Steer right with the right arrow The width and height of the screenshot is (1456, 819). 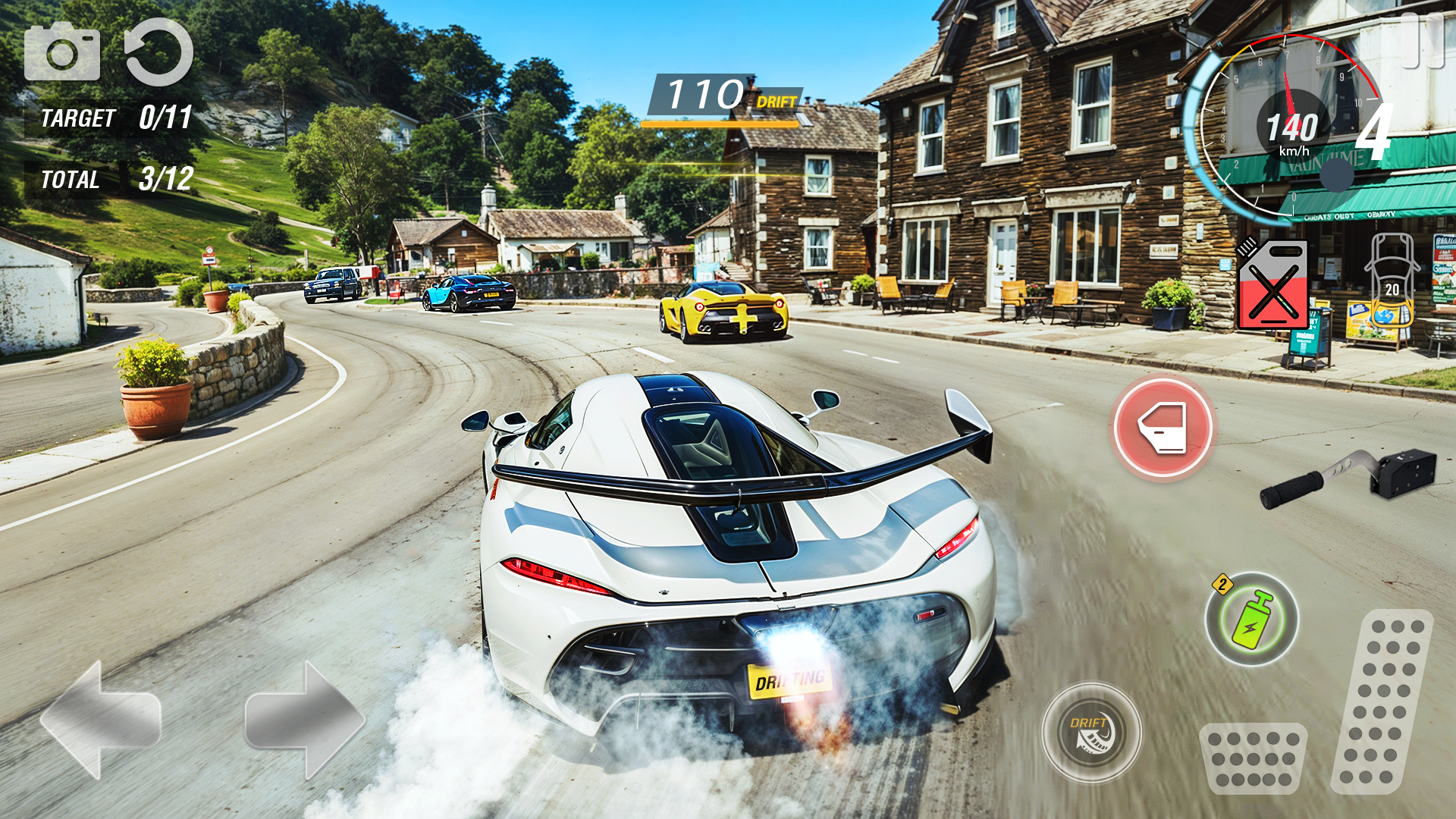(305, 719)
